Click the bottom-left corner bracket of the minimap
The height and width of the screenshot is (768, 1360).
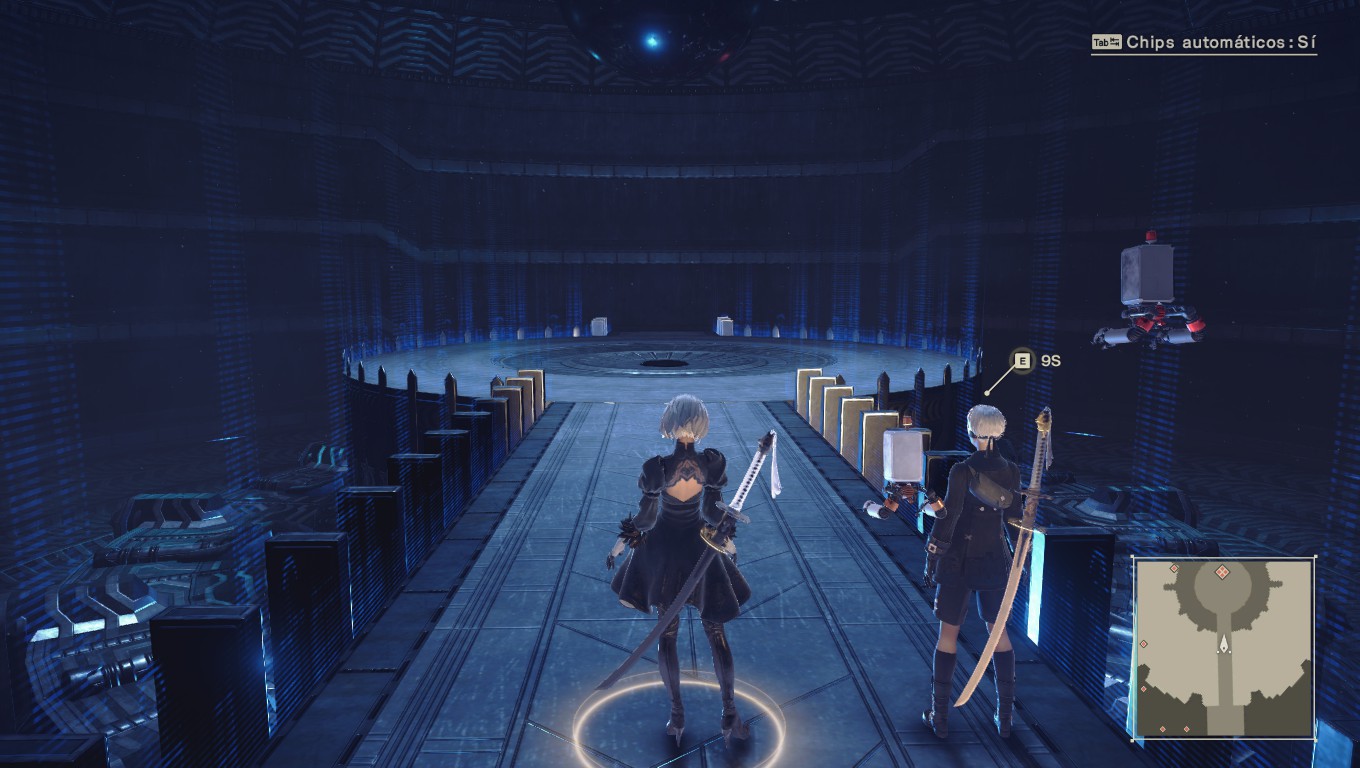tap(1133, 738)
